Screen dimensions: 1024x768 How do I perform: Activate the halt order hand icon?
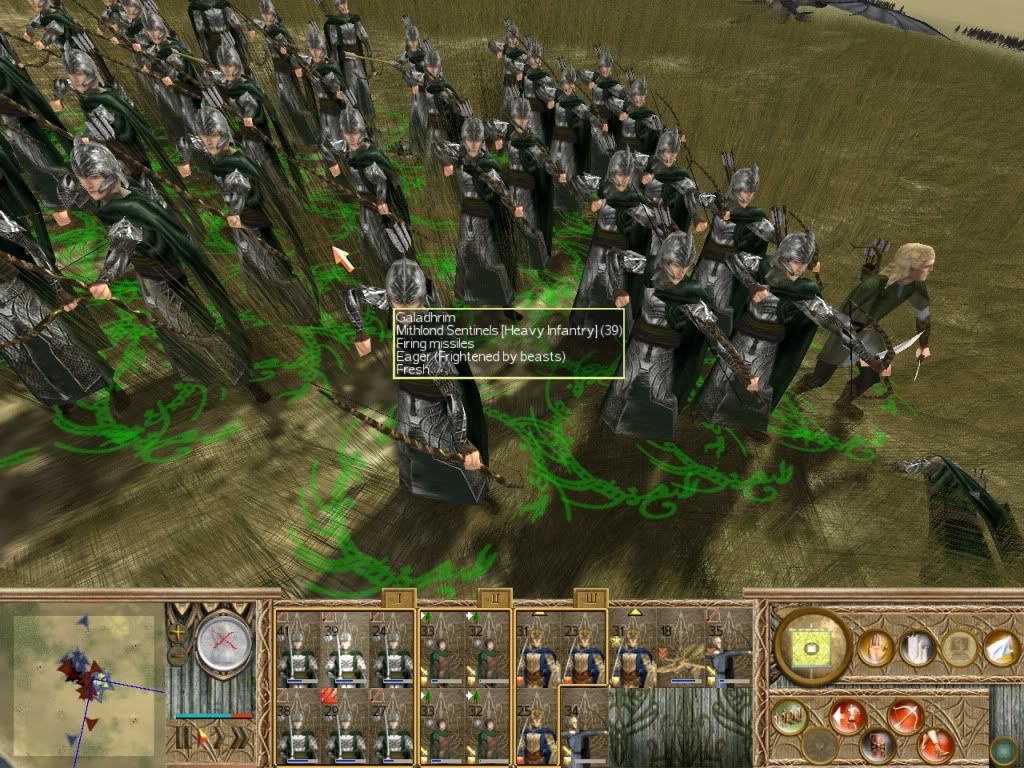(875, 648)
